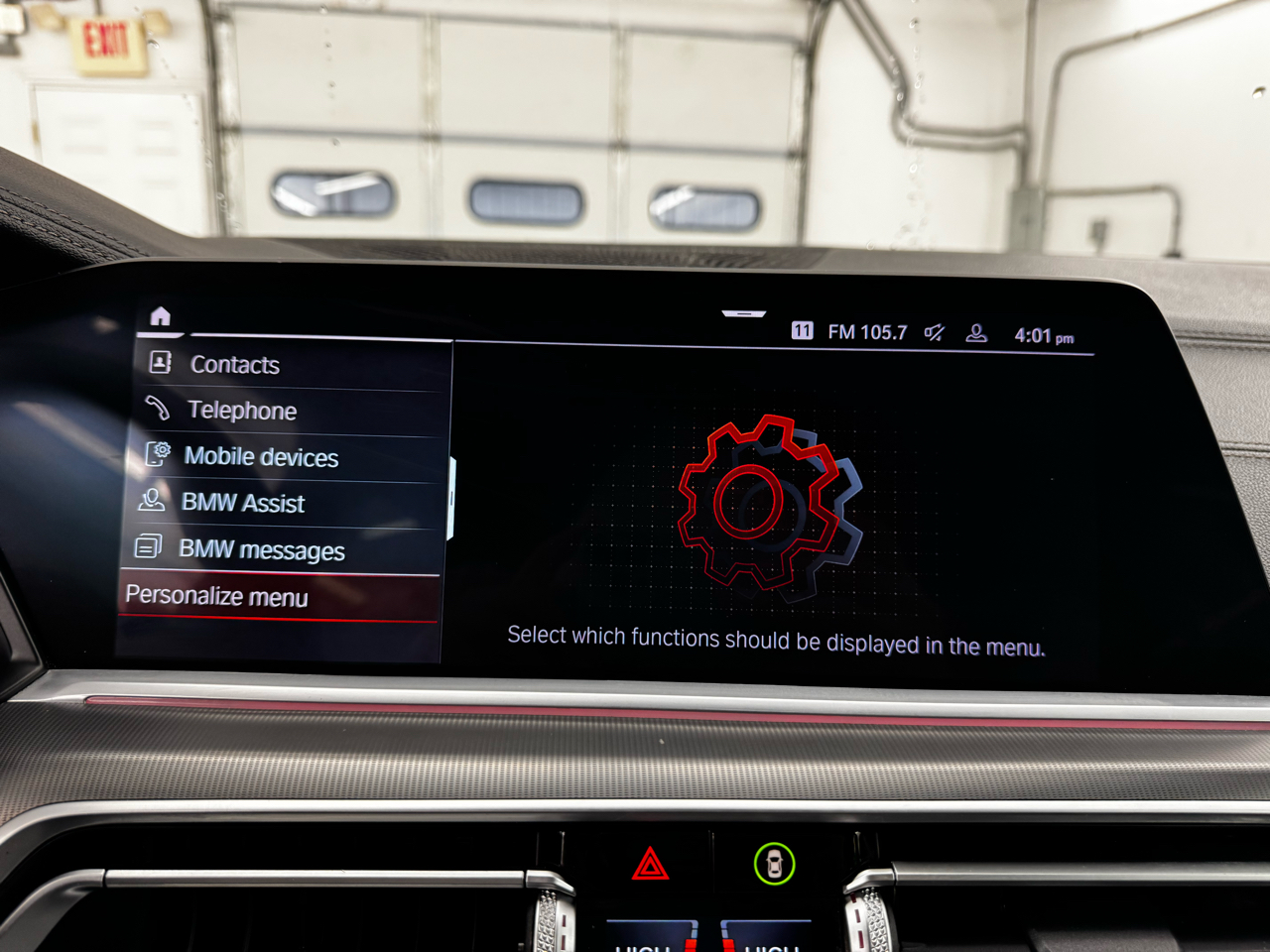The height and width of the screenshot is (952, 1270).
Task: Select Mobile devices in the sidebar menu
Action: pyautogui.click(x=262, y=457)
